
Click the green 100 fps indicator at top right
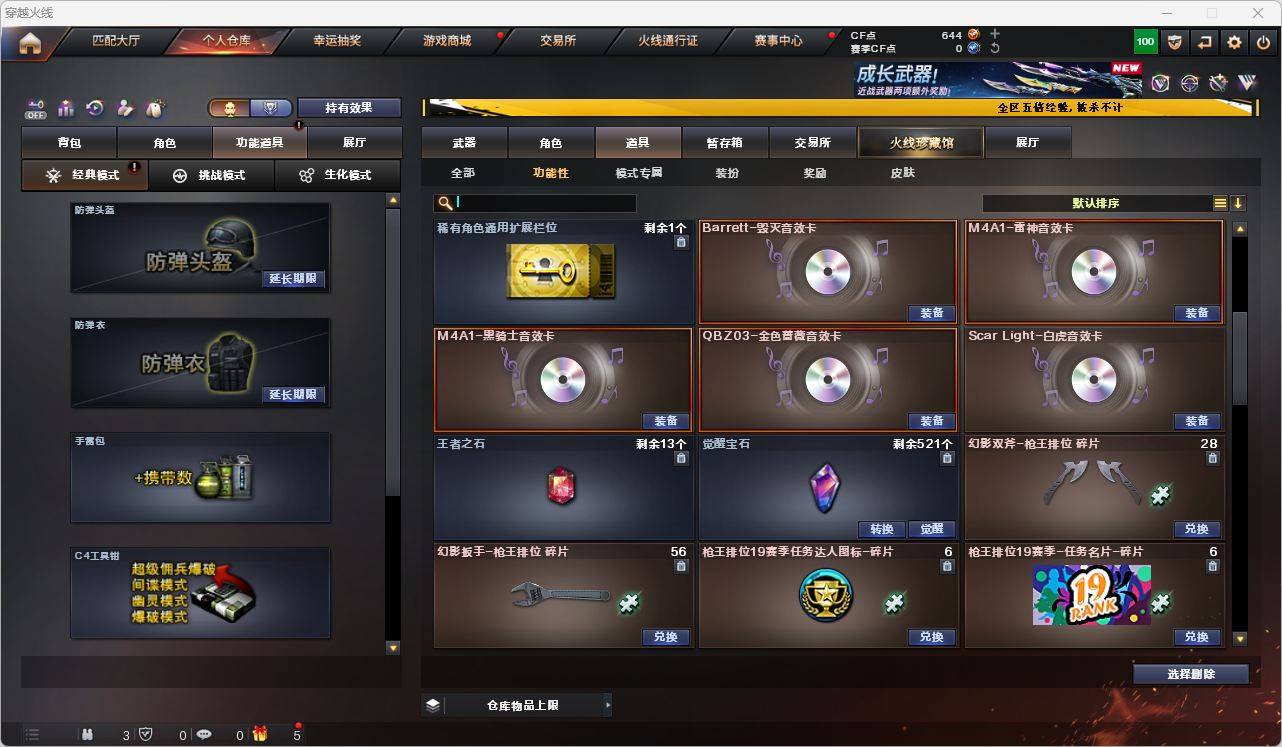point(1144,41)
